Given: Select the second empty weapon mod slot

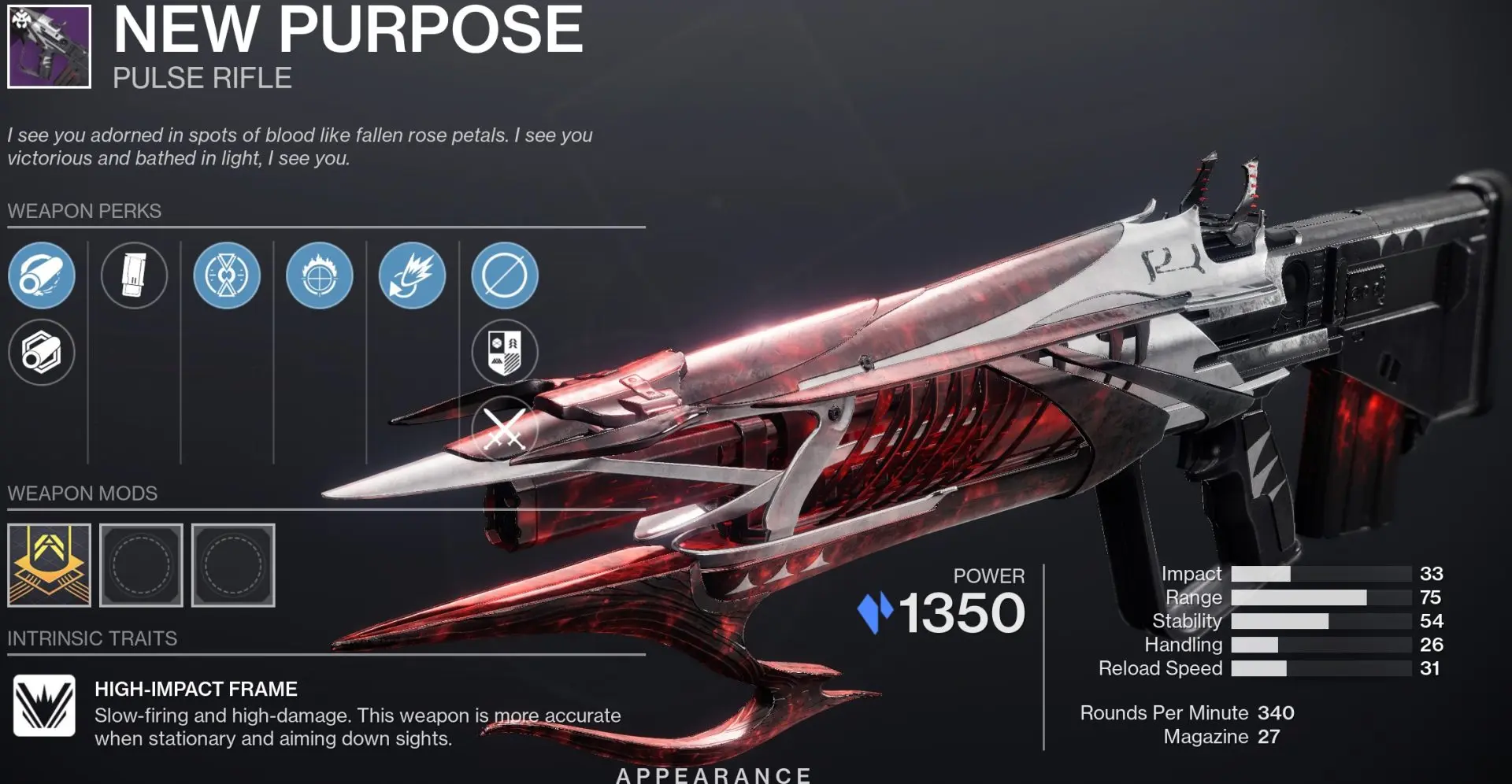Looking at the screenshot, I should pyautogui.click(x=233, y=565).
